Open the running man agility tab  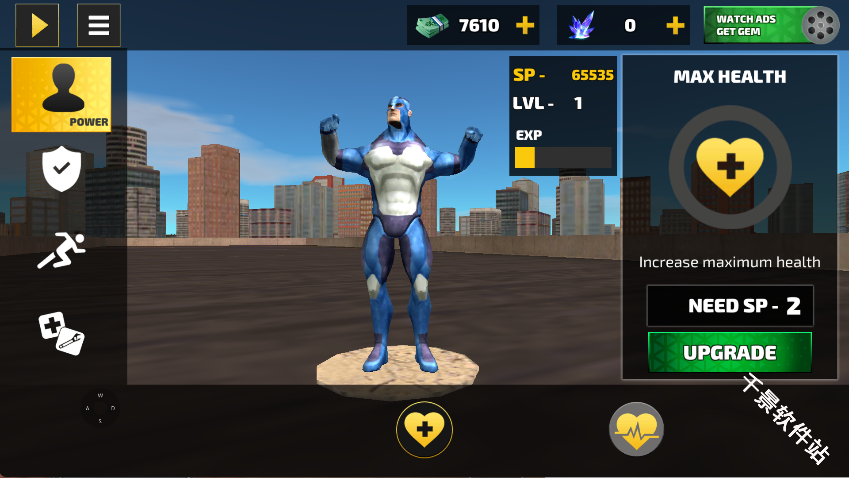pyautogui.click(x=61, y=250)
